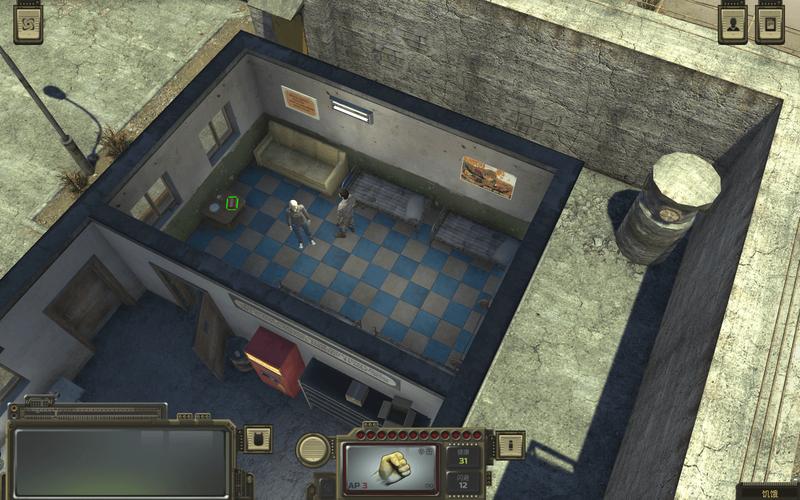Click the round button left of the weapon panel

(314, 449)
